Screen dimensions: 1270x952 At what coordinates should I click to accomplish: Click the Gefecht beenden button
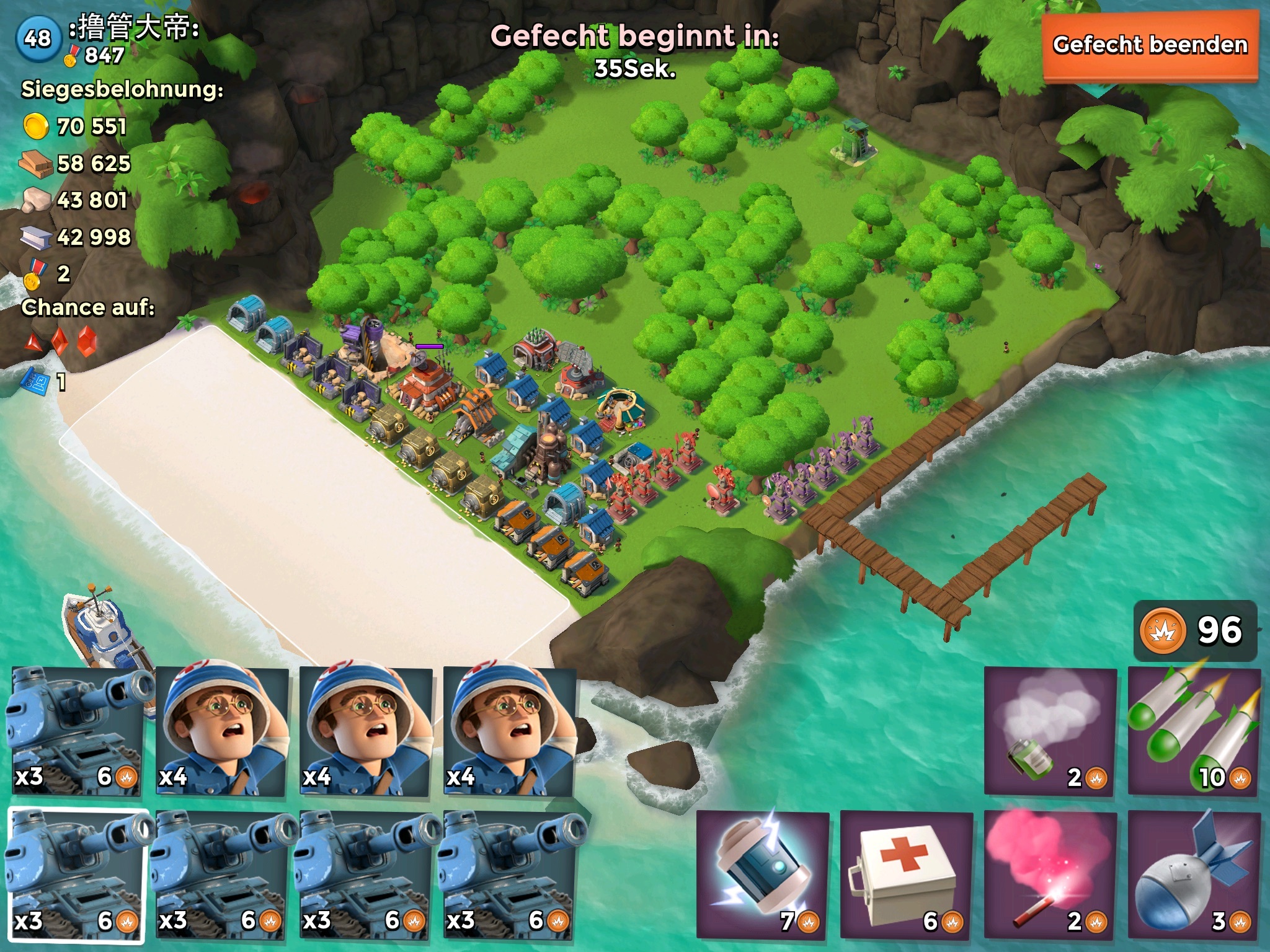[1150, 46]
